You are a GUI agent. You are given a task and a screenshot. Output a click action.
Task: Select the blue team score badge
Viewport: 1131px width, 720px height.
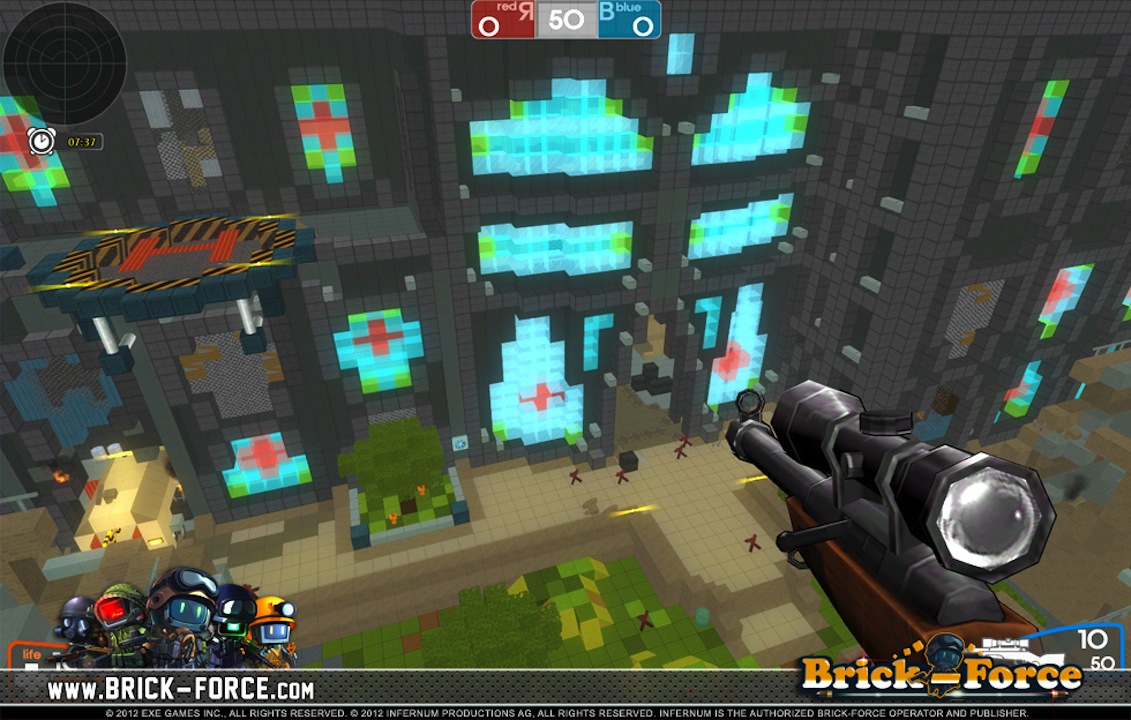[x=629, y=20]
